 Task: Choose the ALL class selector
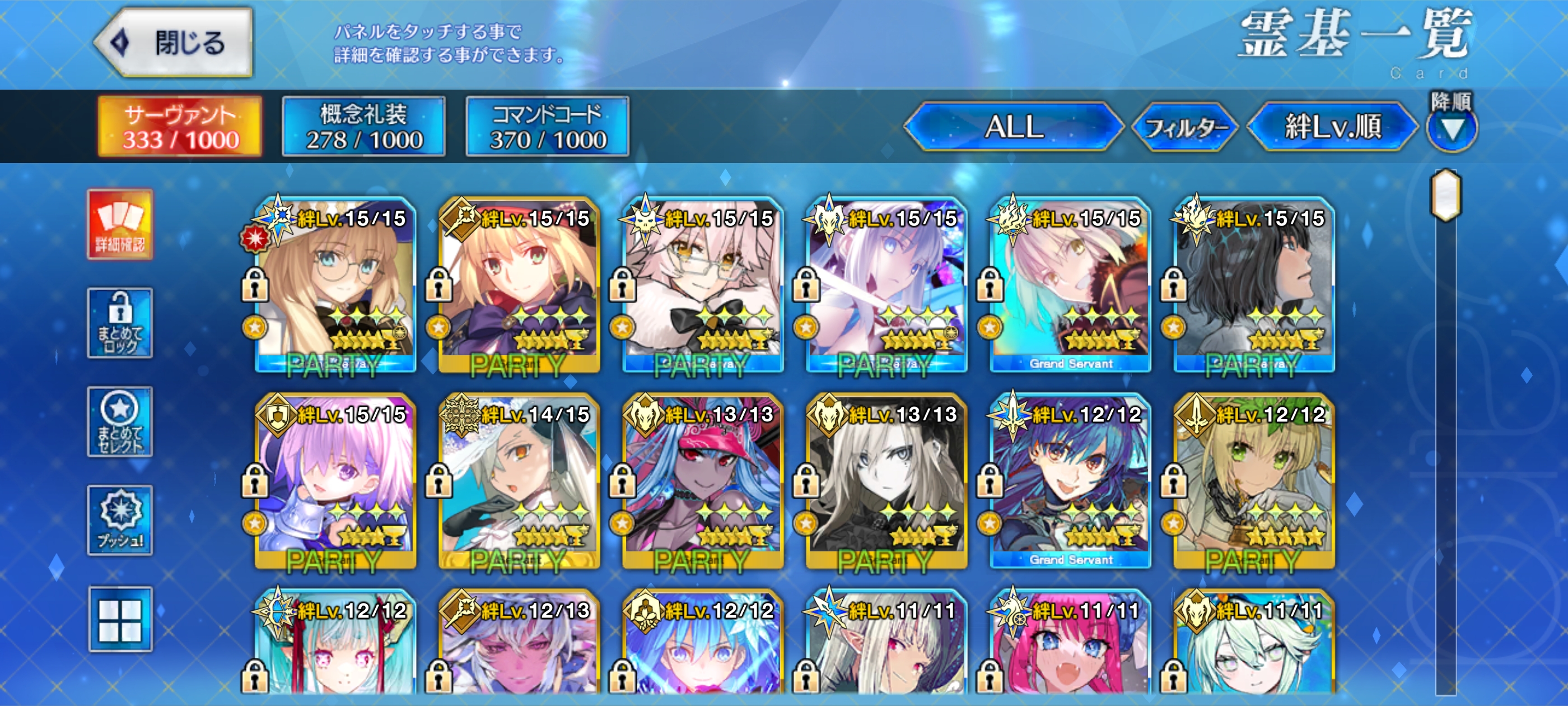1014,127
